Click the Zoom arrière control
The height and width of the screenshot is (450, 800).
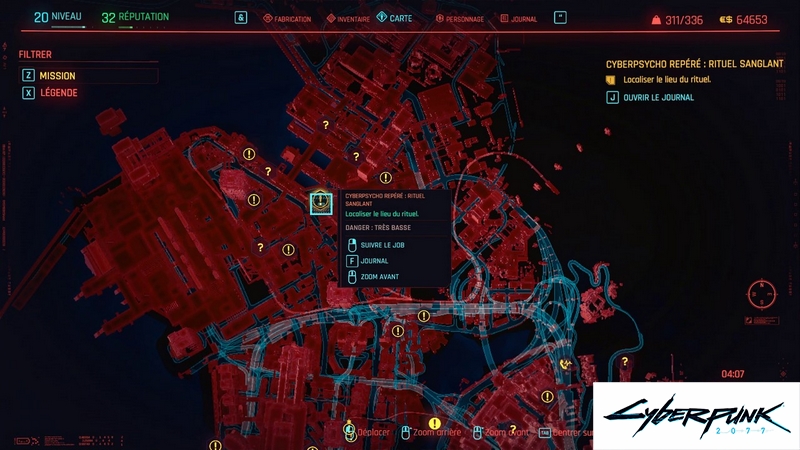click(430, 432)
